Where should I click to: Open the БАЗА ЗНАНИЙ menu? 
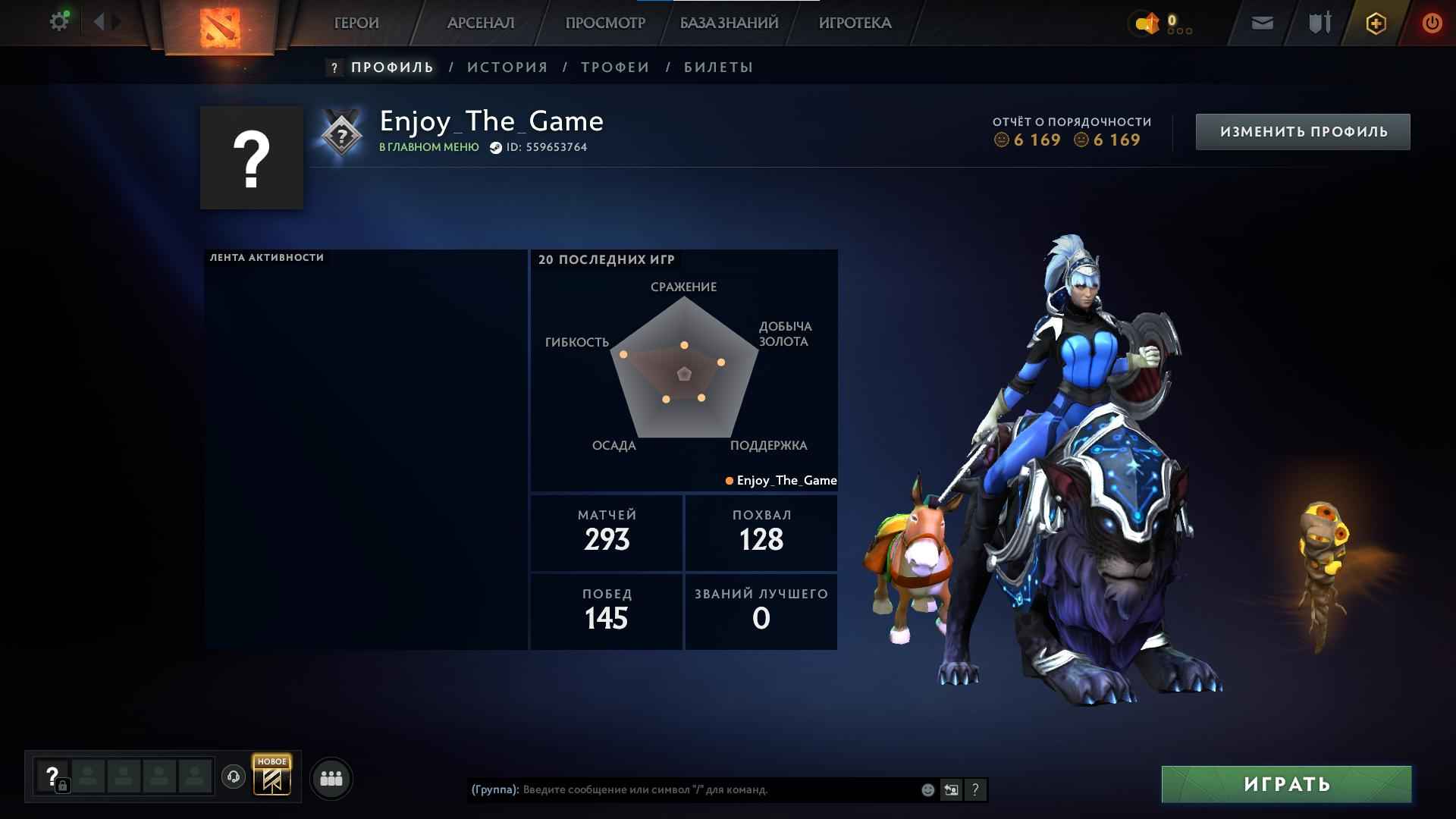pos(728,23)
